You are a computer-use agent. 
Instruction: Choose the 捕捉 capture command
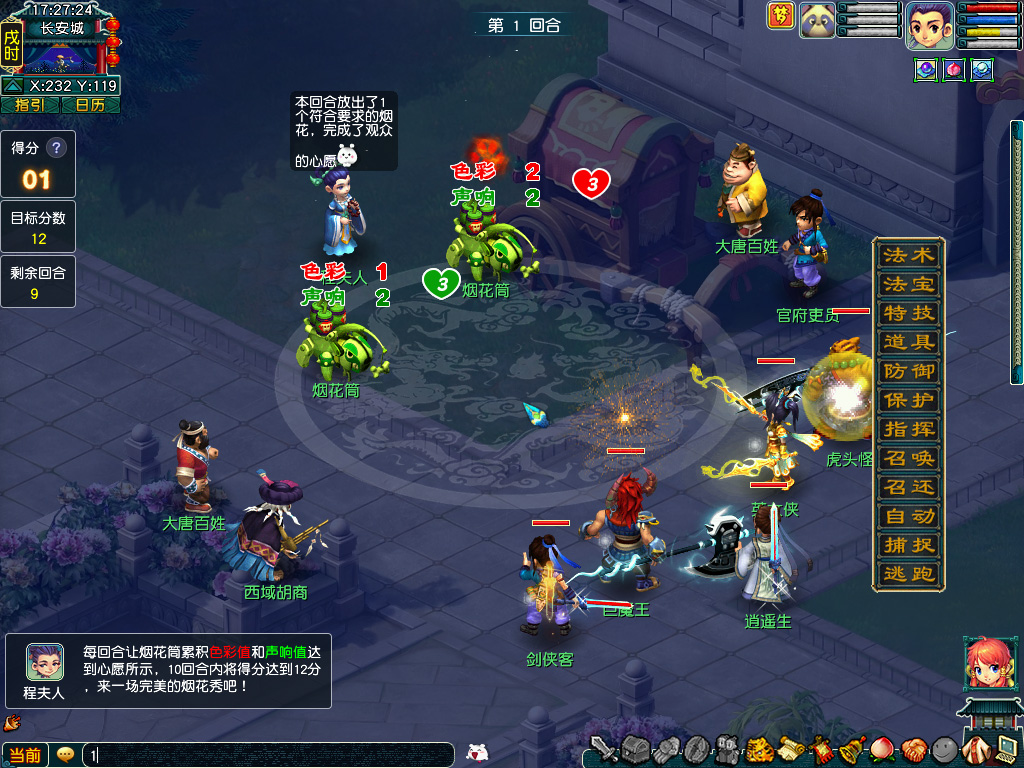coord(908,546)
